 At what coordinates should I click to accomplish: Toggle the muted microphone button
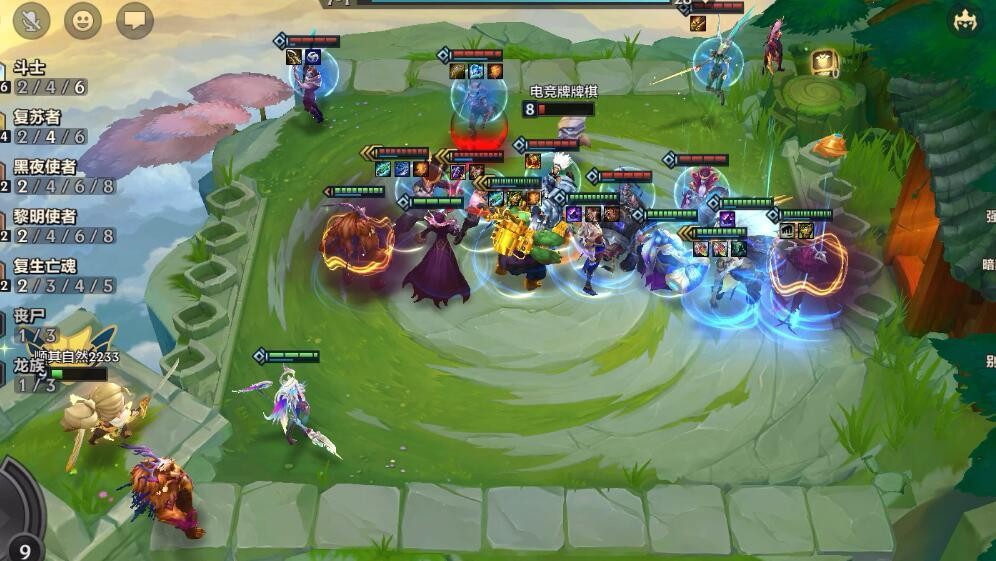(32, 20)
